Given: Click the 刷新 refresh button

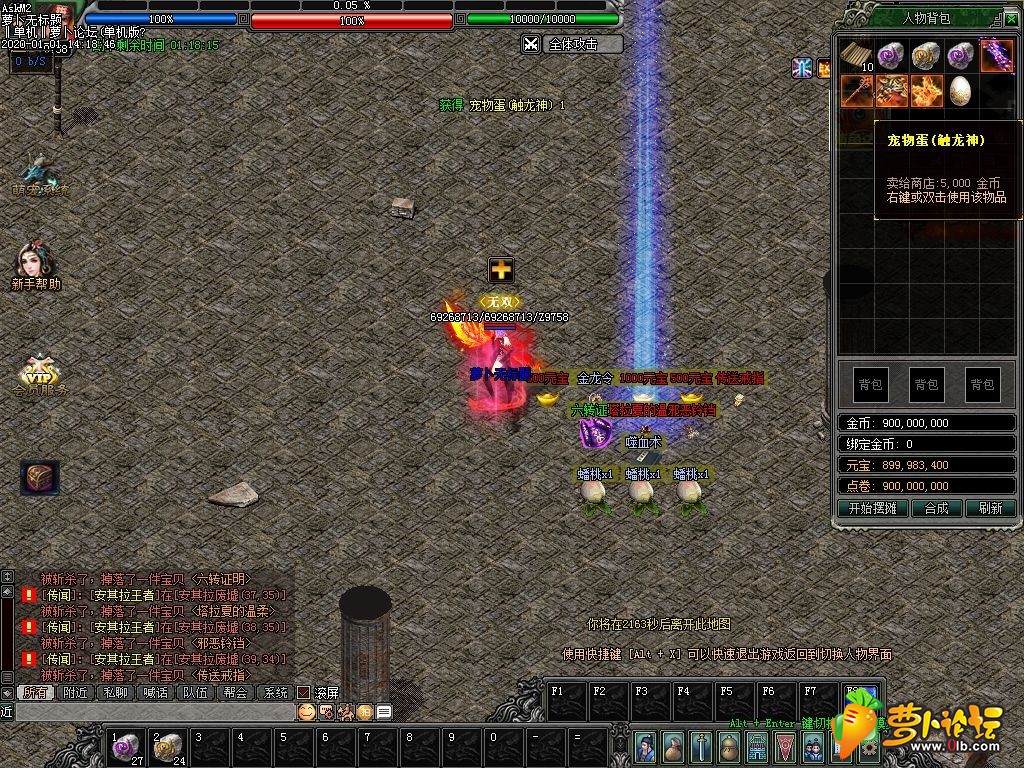Looking at the screenshot, I should point(990,508).
